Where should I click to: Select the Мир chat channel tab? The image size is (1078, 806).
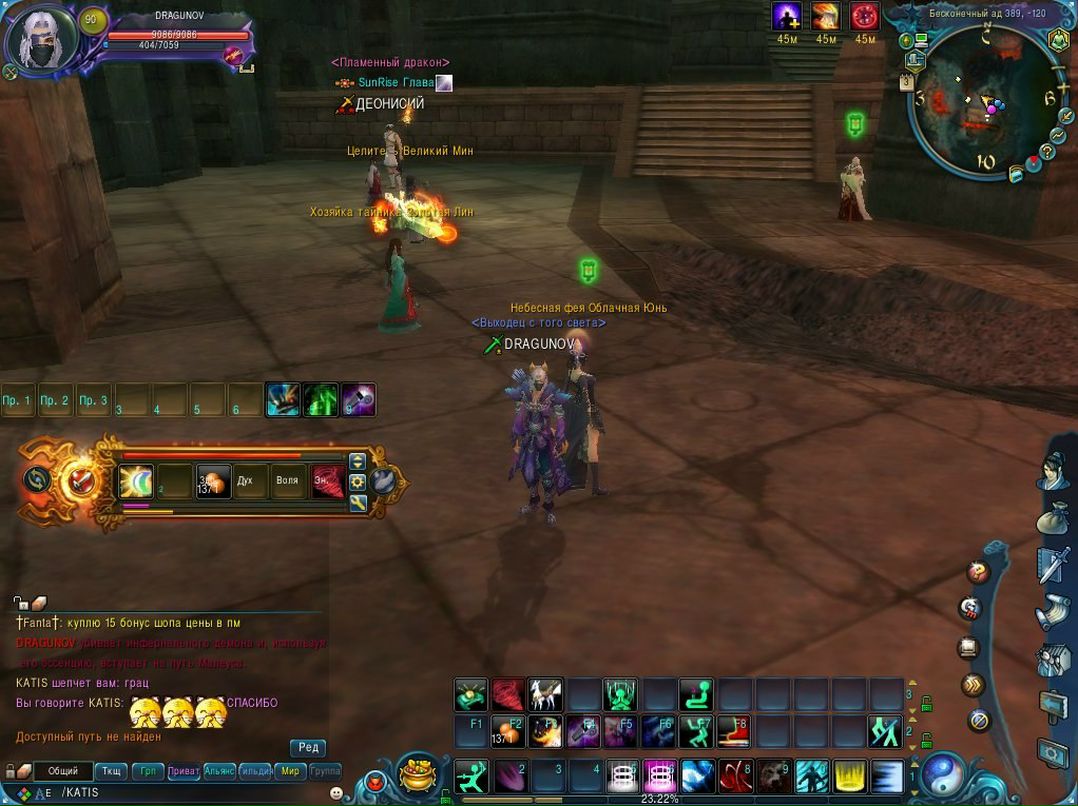click(290, 771)
